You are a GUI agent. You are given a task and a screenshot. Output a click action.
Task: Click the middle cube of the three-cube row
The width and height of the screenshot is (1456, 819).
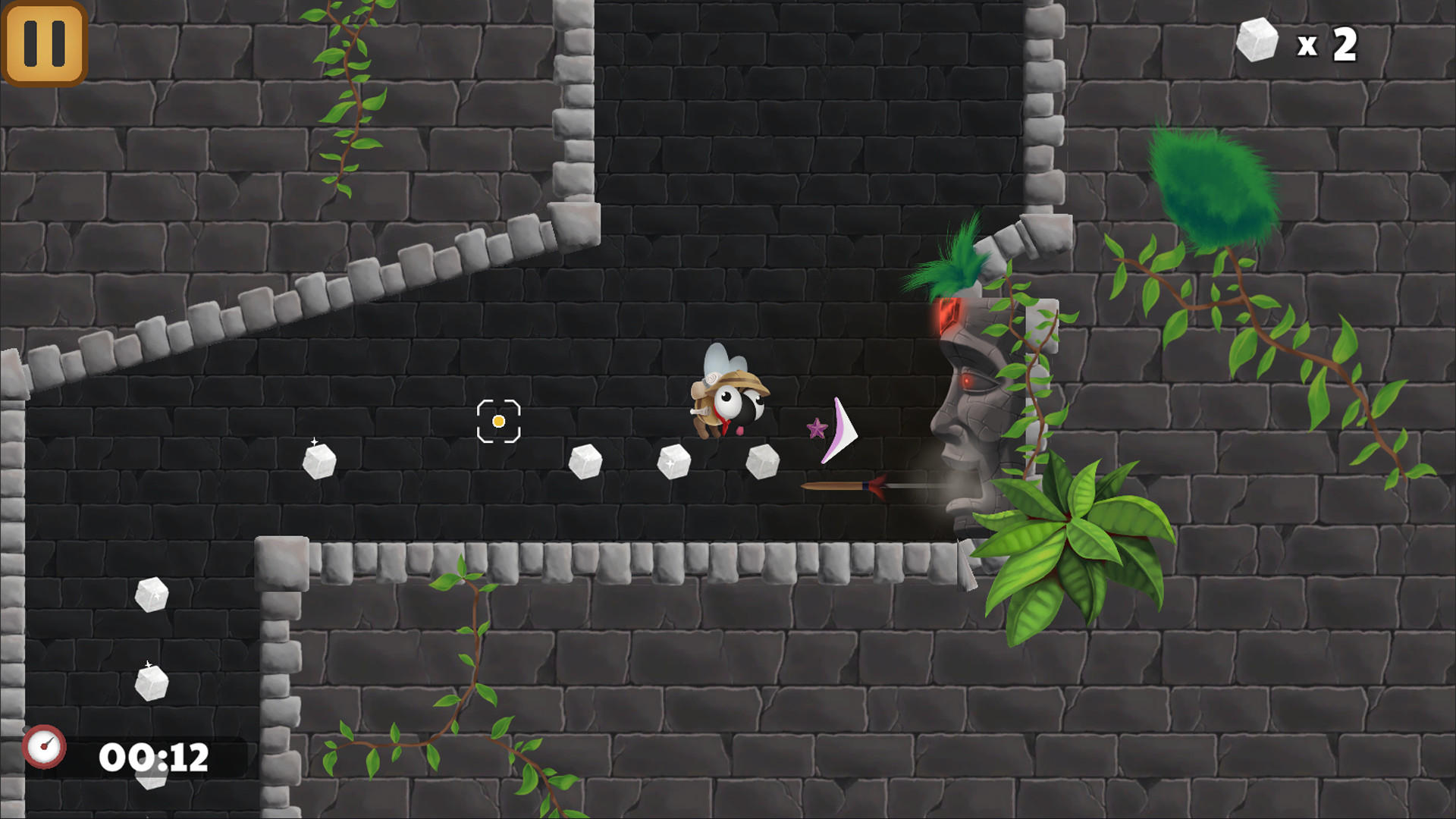tap(676, 460)
